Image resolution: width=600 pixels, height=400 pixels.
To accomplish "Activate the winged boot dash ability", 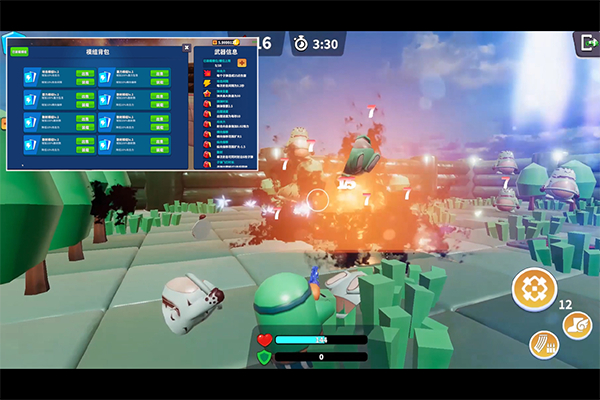I will coord(577,325).
